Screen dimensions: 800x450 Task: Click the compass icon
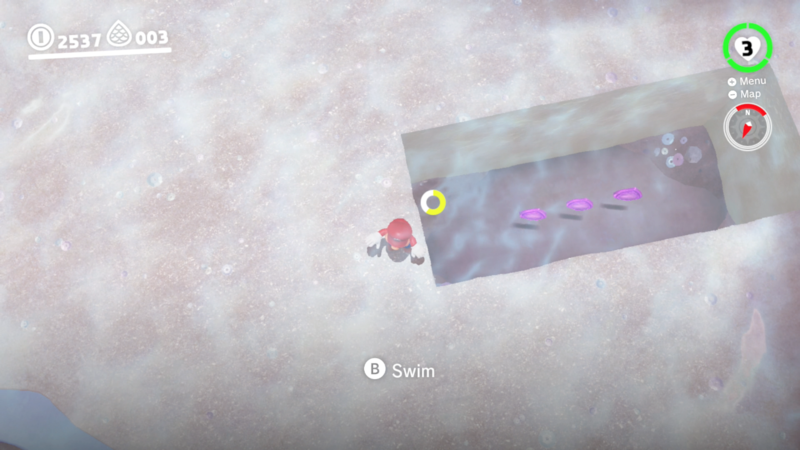[x=745, y=128]
